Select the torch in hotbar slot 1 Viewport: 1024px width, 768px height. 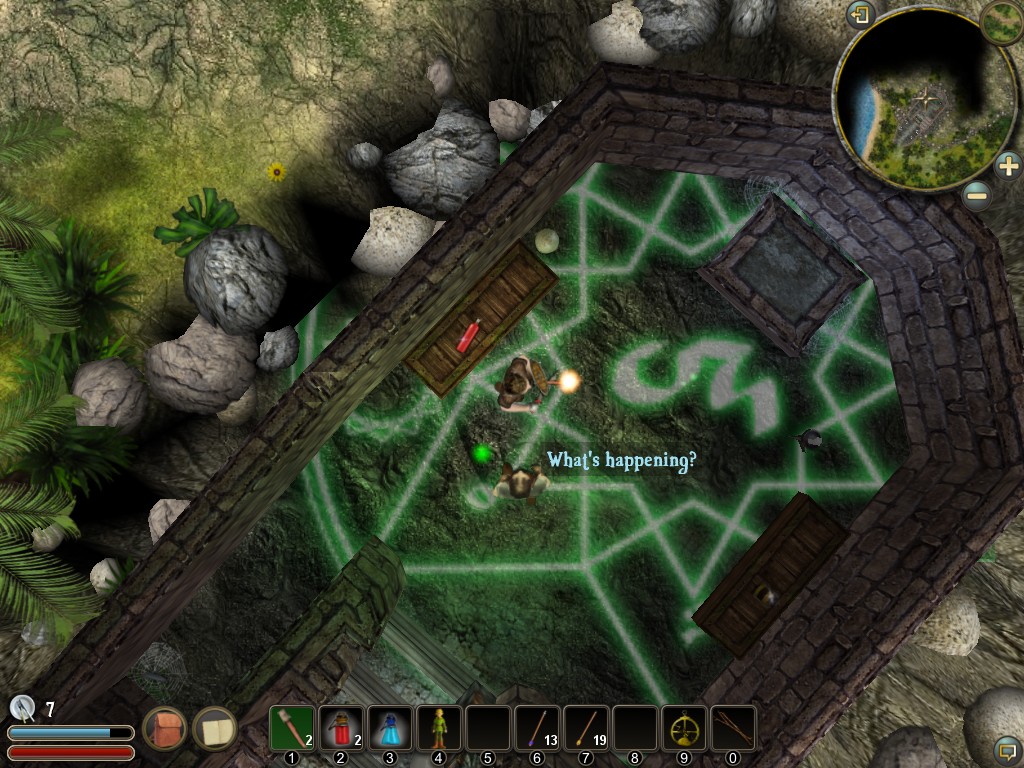click(x=293, y=729)
